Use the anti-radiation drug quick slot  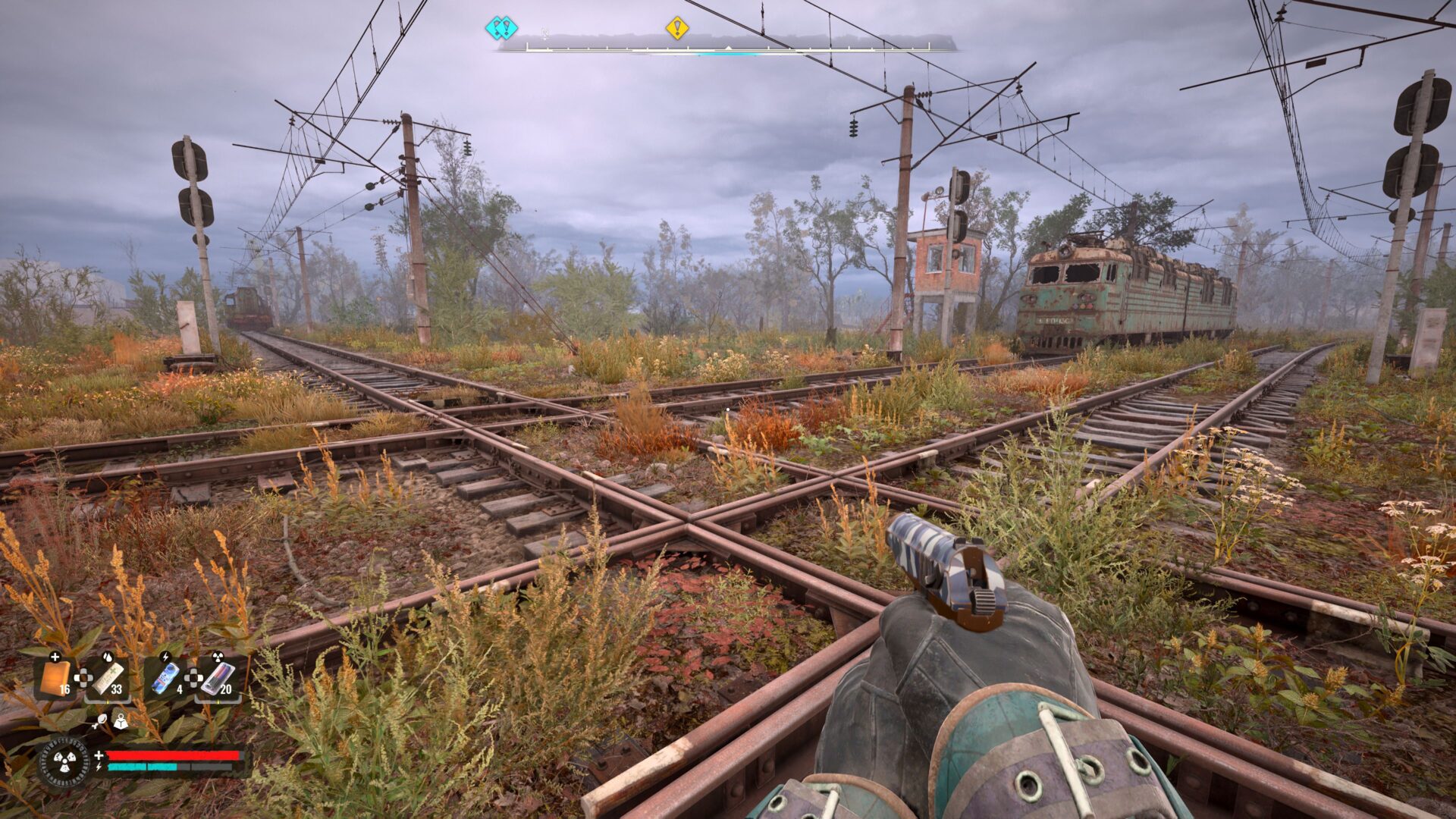click(218, 678)
